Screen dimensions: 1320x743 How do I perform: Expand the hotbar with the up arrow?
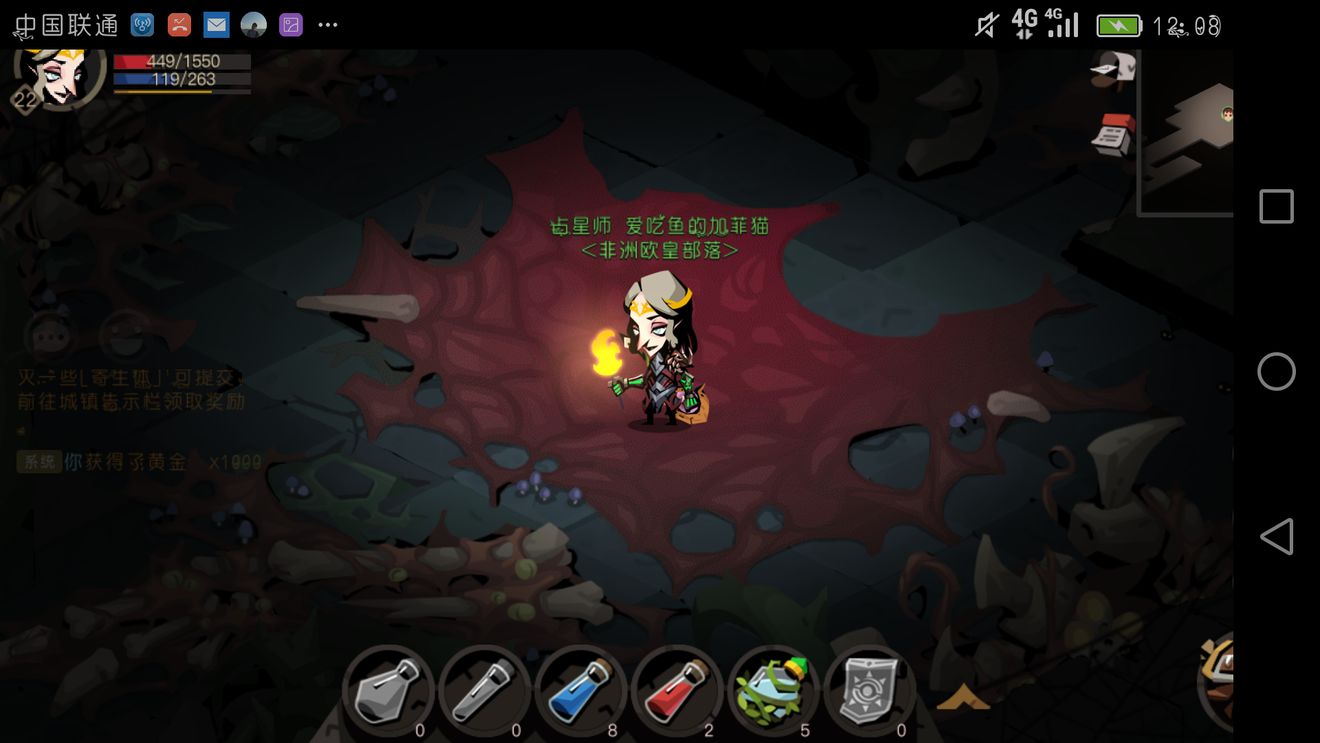[962, 697]
